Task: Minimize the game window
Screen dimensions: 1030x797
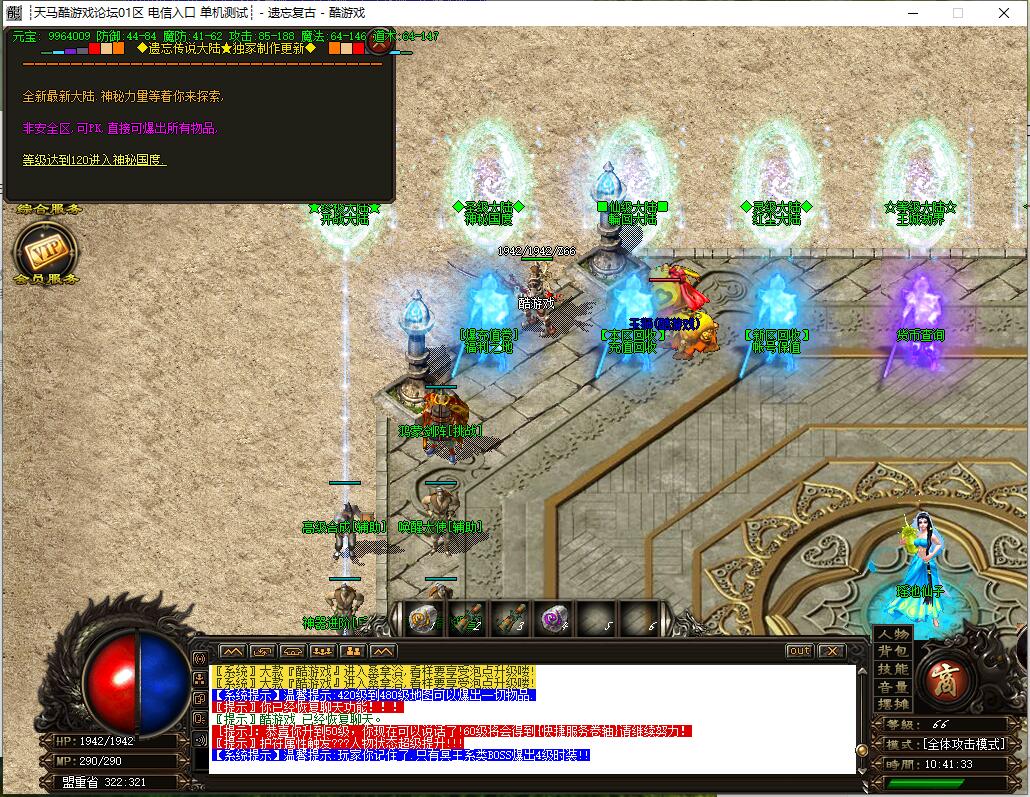Action: [911, 13]
